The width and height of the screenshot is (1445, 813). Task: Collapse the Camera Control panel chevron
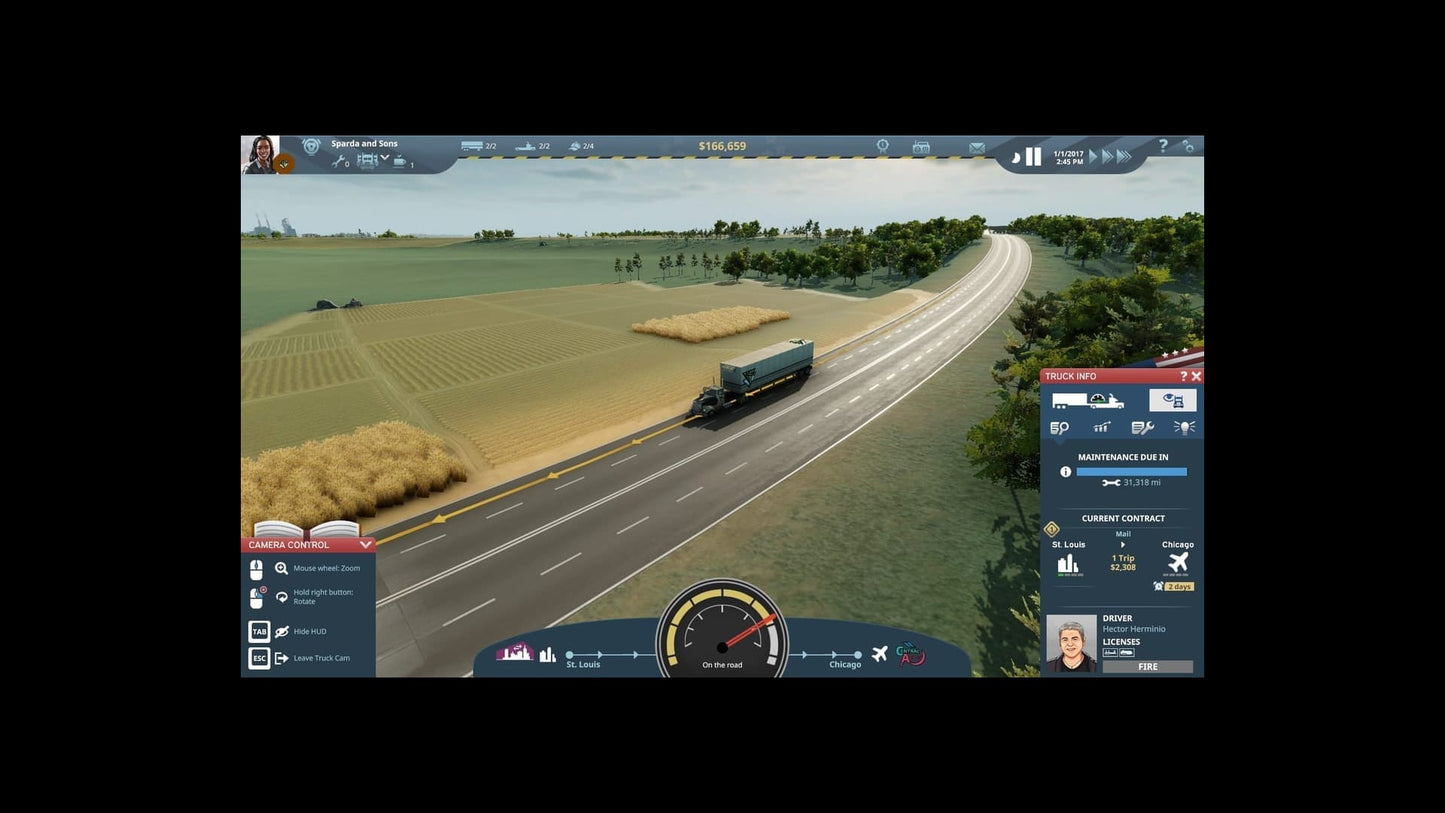(x=366, y=545)
